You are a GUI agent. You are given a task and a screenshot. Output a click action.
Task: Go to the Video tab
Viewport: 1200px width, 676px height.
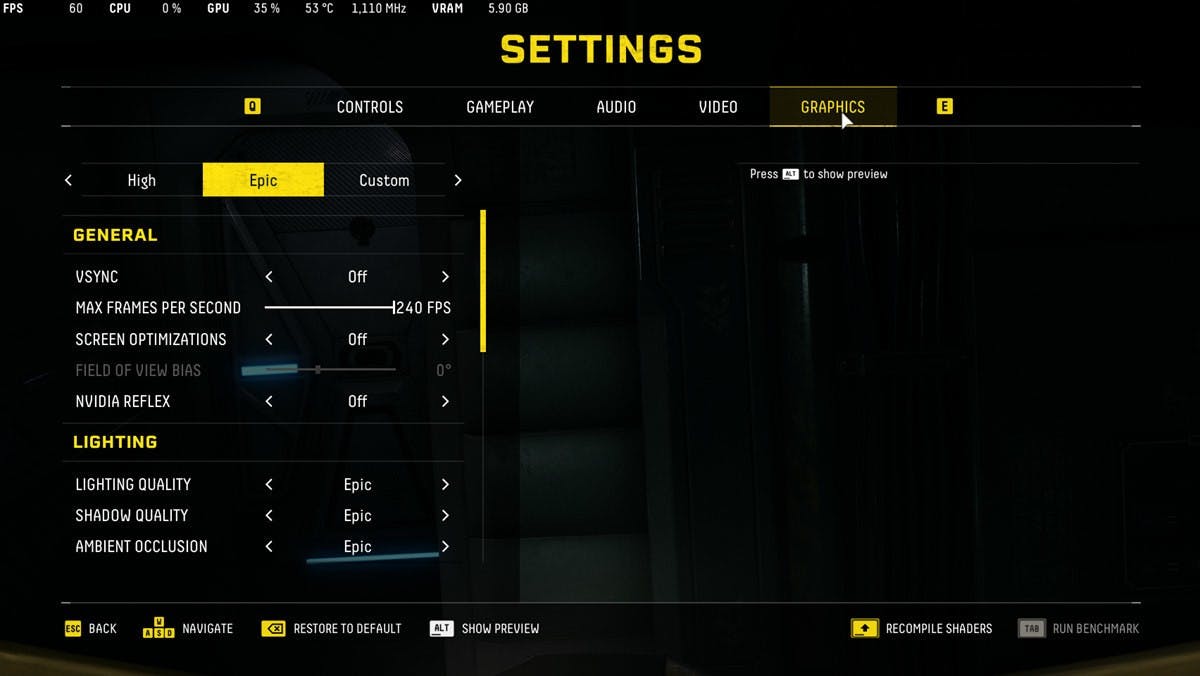718,107
